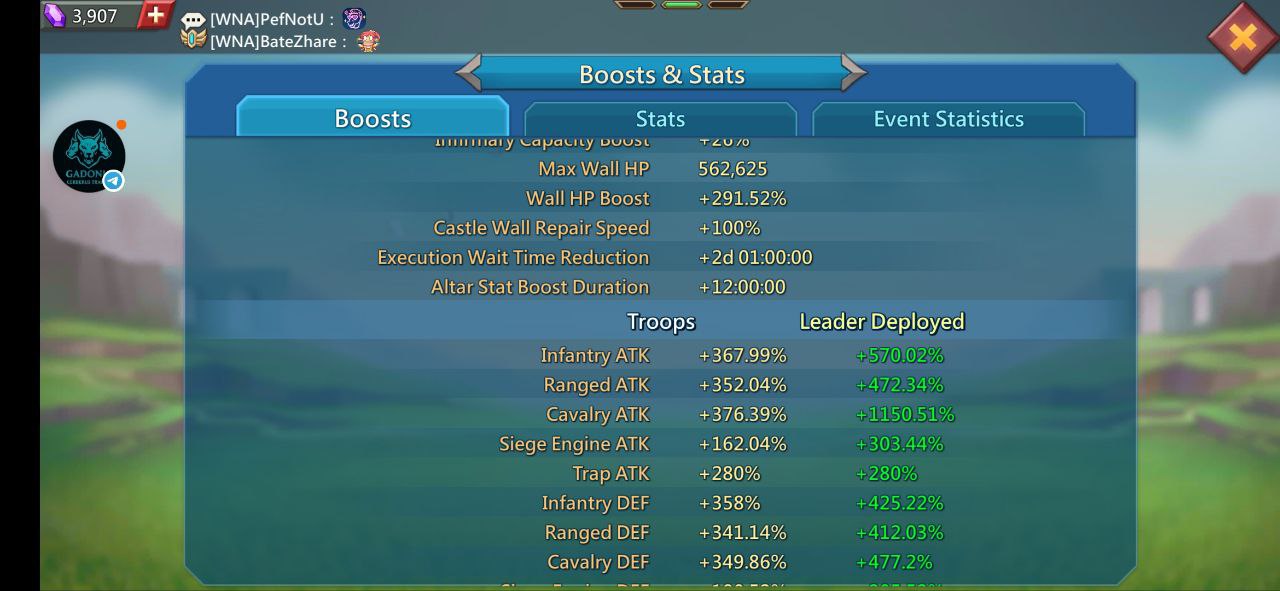The image size is (1280, 591).
Task: Go to next page with right arrow
Action: click(x=853, y=73)
